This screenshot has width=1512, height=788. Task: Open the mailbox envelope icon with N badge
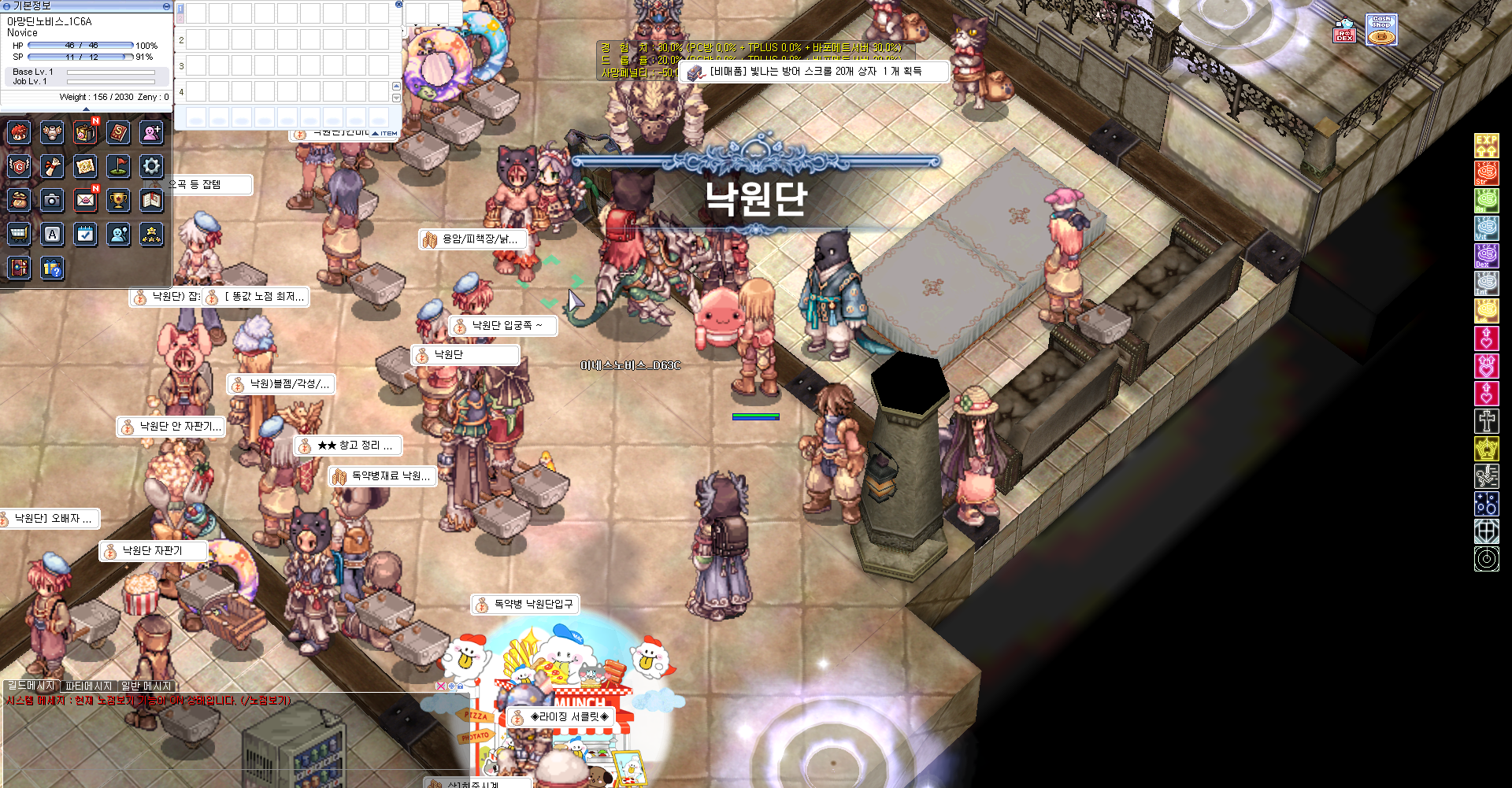(x=86, y=201)
